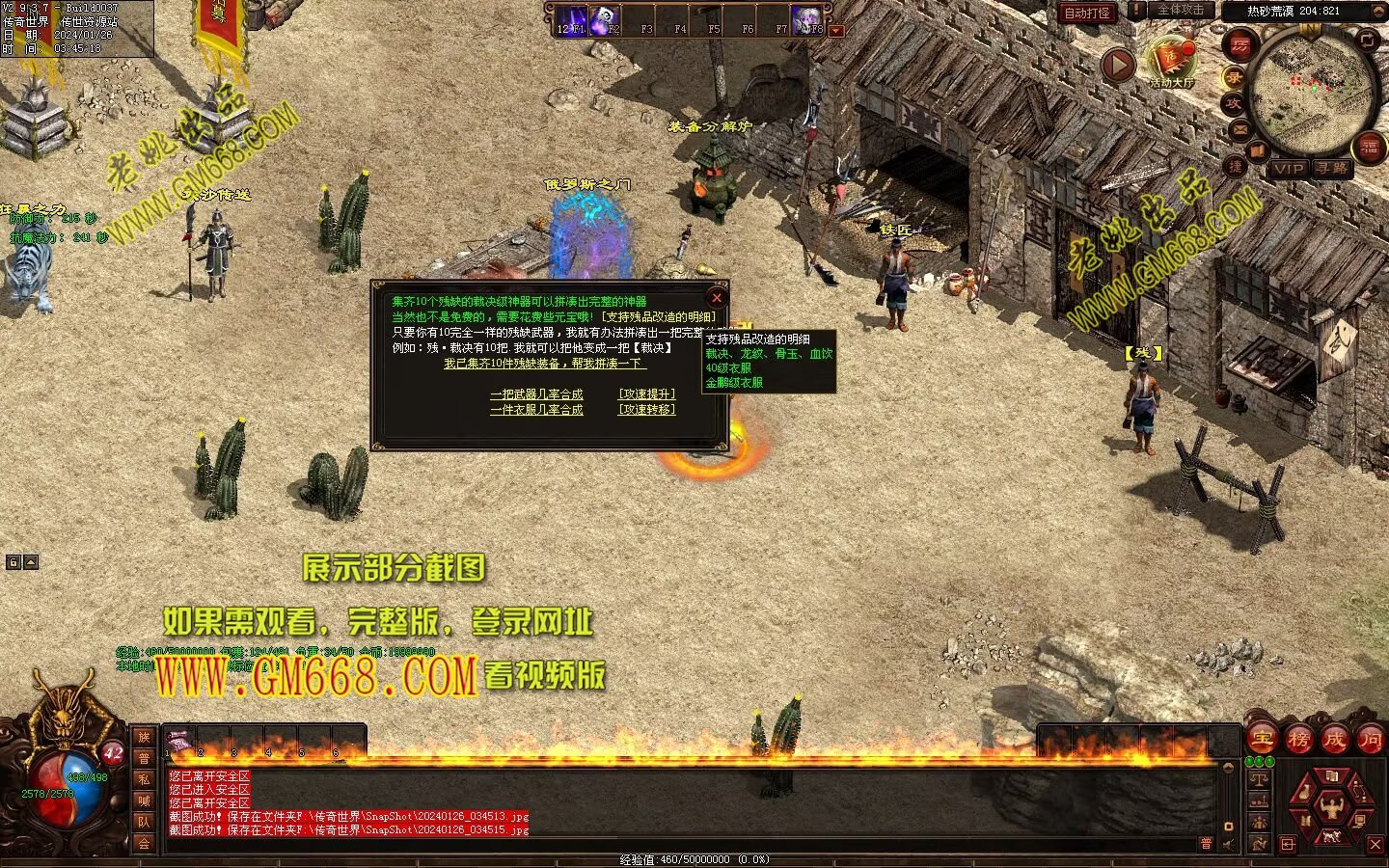Screen dimensions: 1389x868
Task: Open the 宝 treasure shop button
Action: point(1263,740)
